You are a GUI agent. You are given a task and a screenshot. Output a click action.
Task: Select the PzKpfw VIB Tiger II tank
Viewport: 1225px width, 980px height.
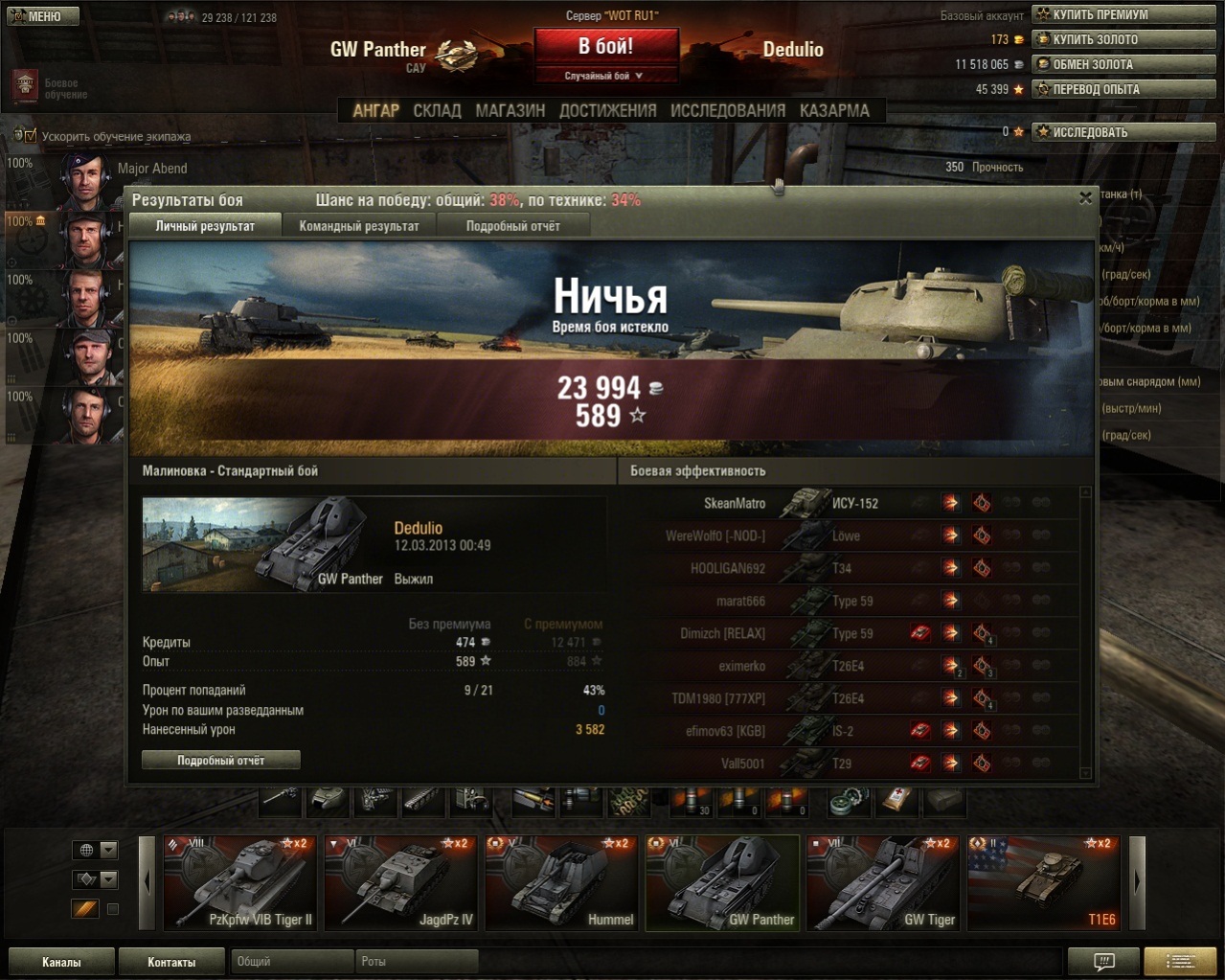(239, 883)
